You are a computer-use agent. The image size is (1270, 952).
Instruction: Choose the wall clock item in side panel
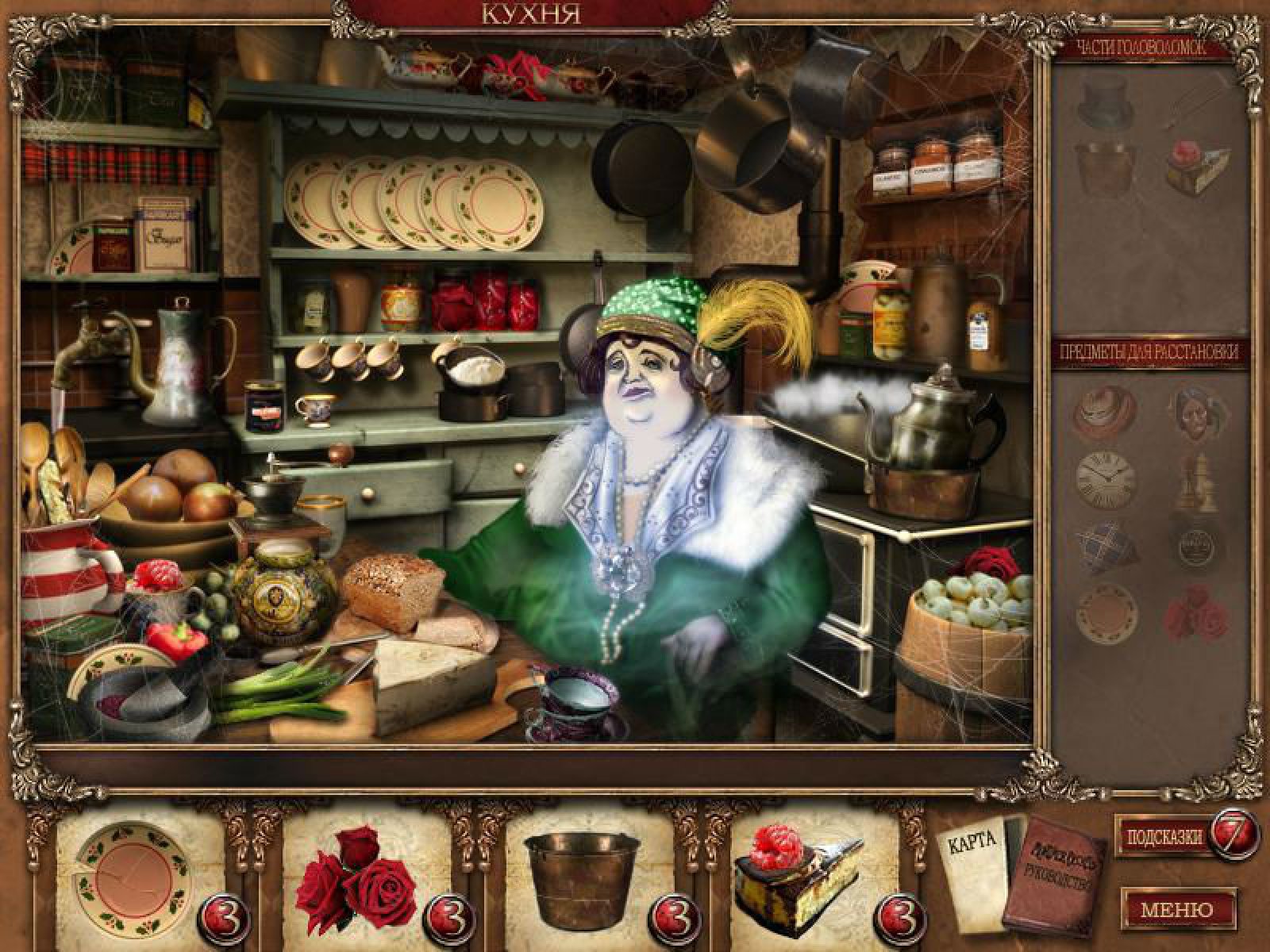(1104, 474)
